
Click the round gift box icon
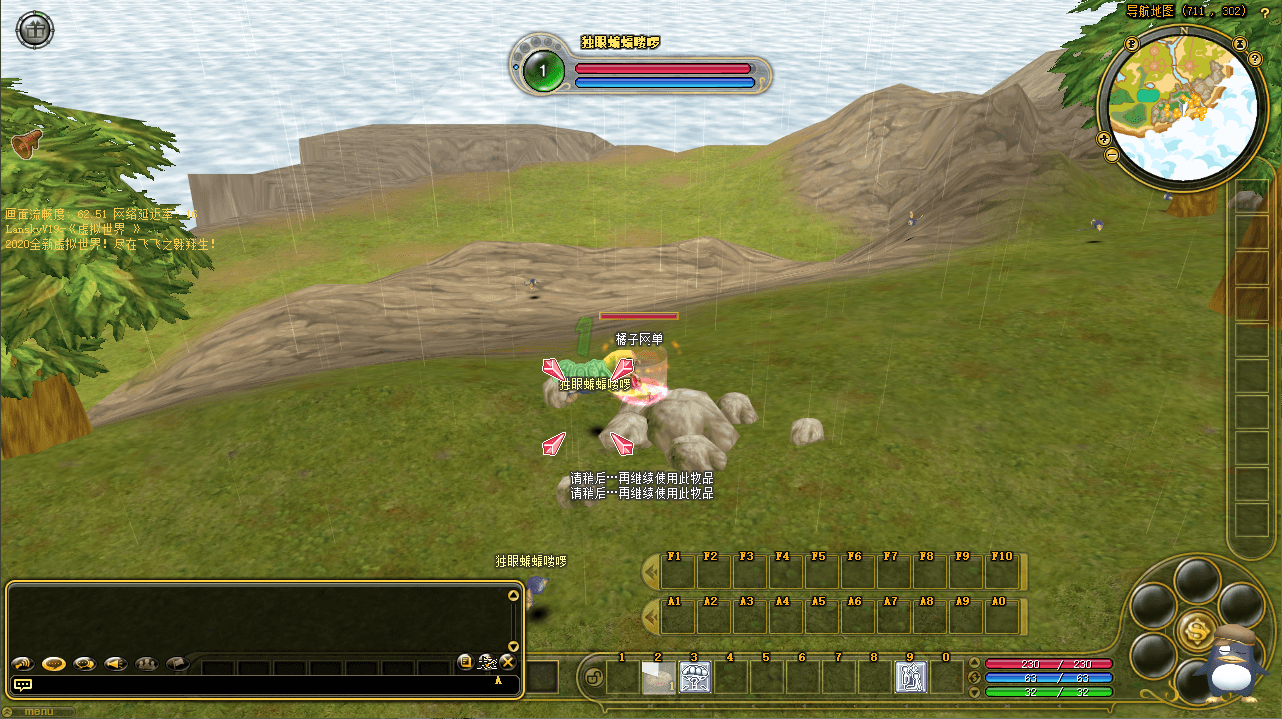pos(35,30)
